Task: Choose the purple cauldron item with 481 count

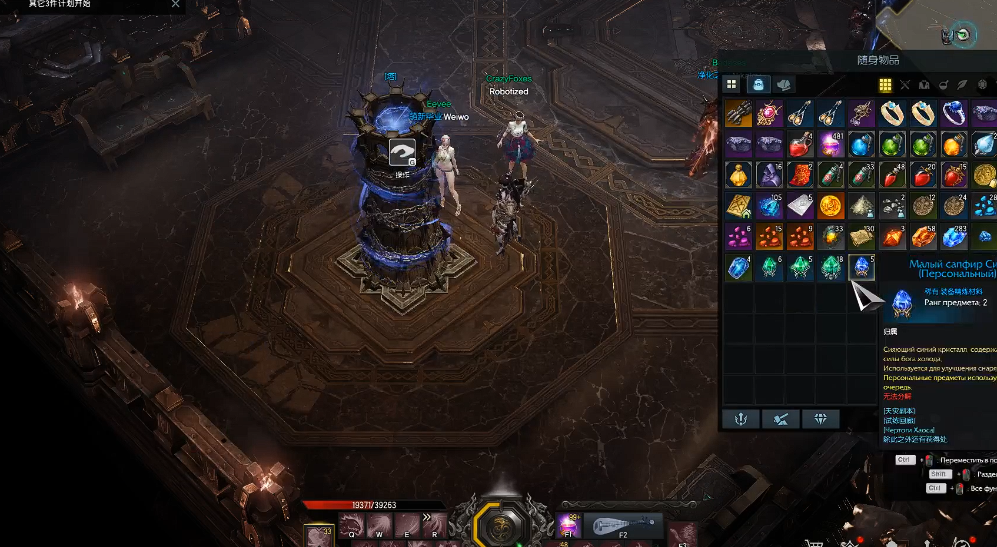Action: (x=832, y=144)
